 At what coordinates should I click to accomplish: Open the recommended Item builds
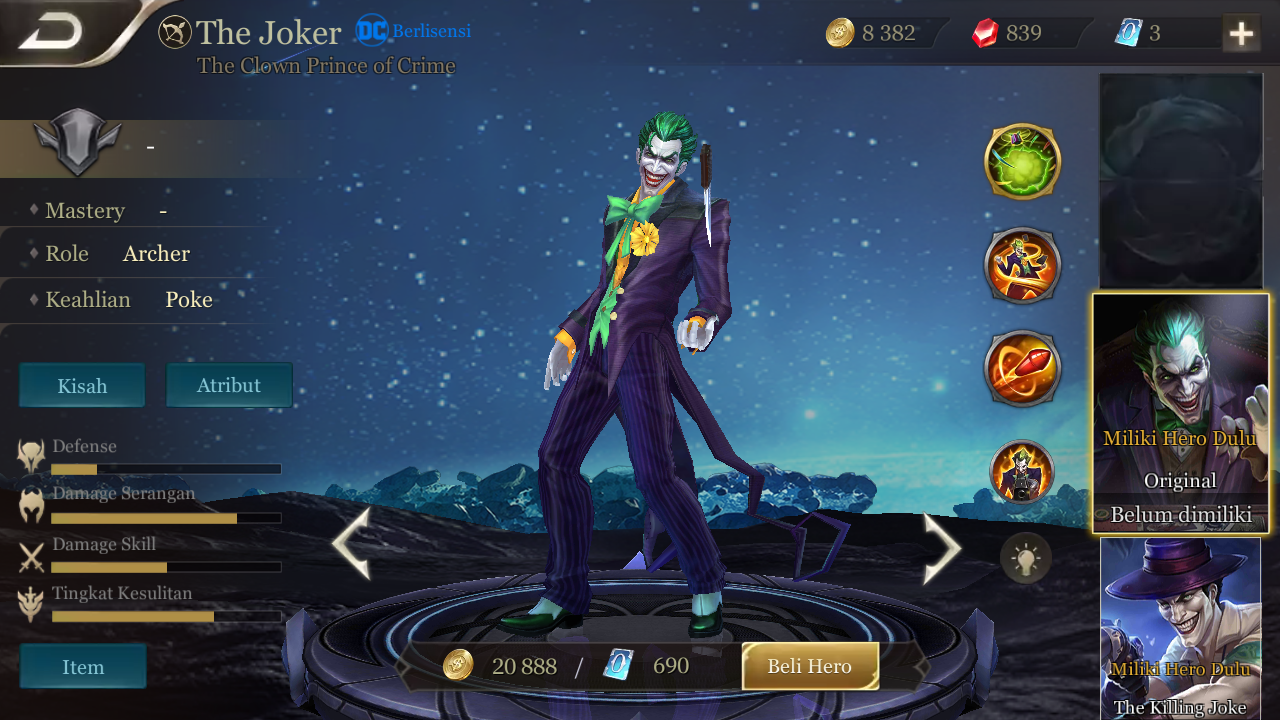point(83,667)
